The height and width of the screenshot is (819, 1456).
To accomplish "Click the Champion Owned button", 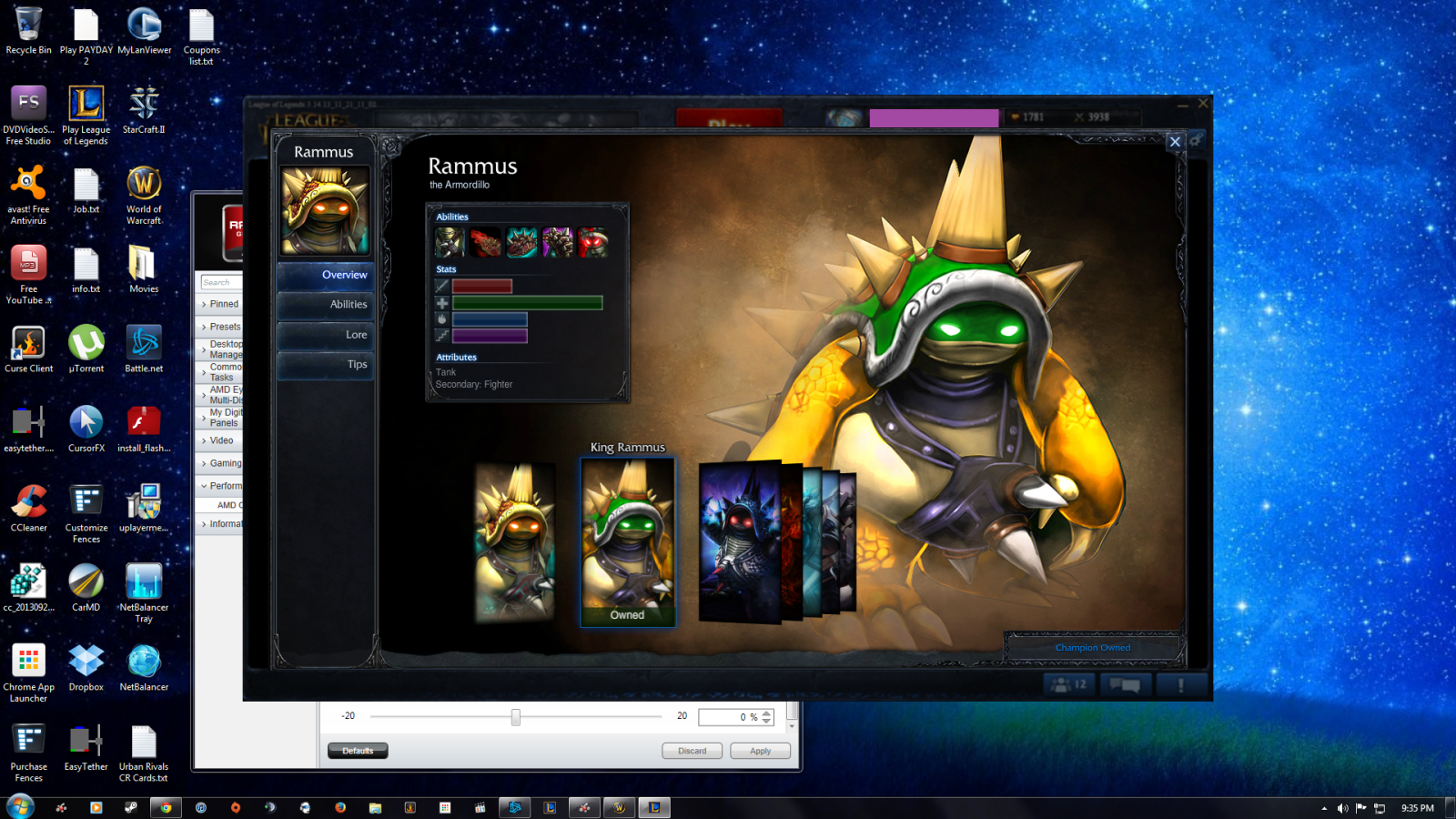I will click(1092, 648).
